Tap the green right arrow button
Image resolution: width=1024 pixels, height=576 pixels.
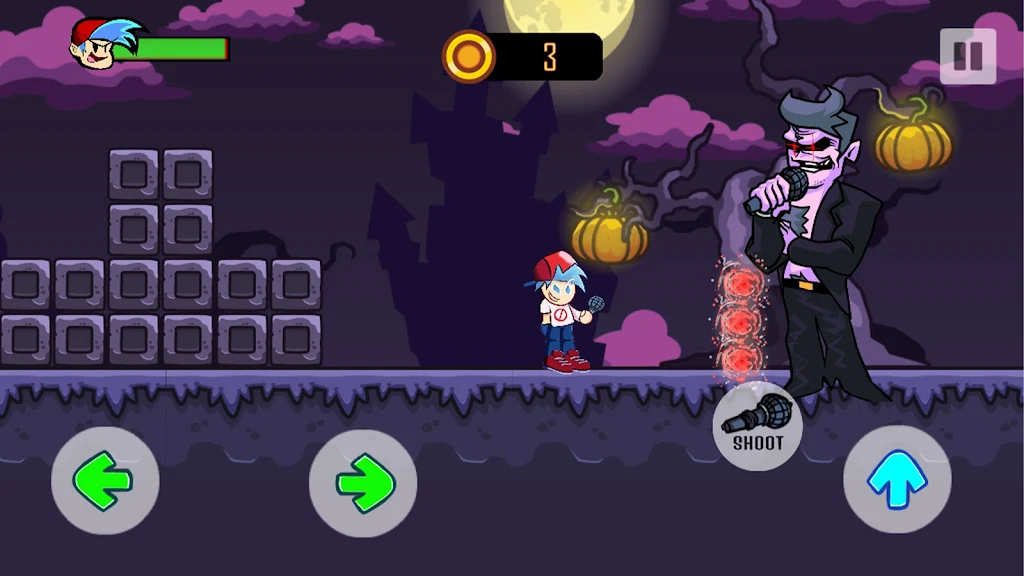click(x=363, y=483)
